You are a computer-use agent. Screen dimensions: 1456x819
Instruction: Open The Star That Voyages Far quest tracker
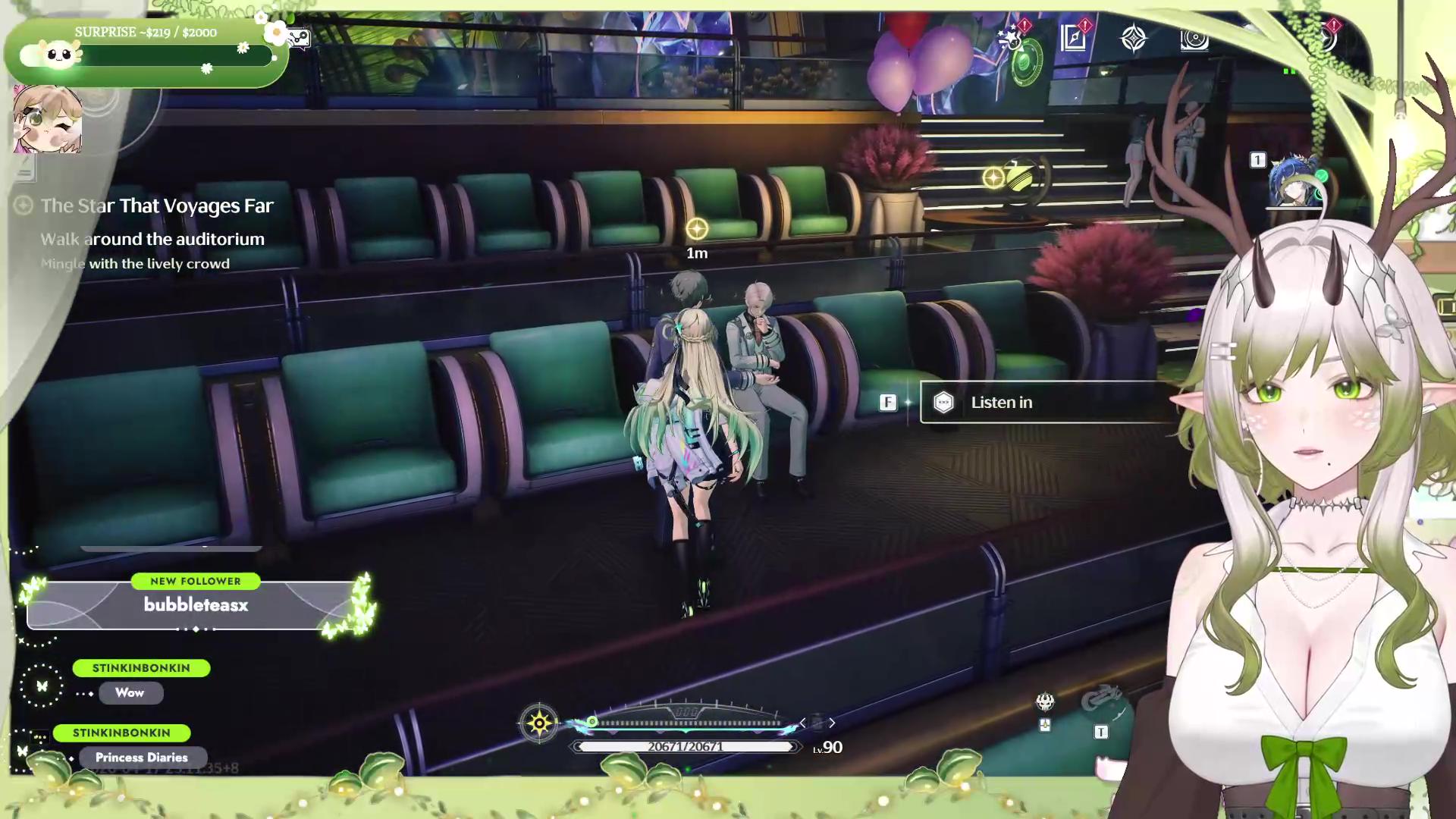click(156, 206)
